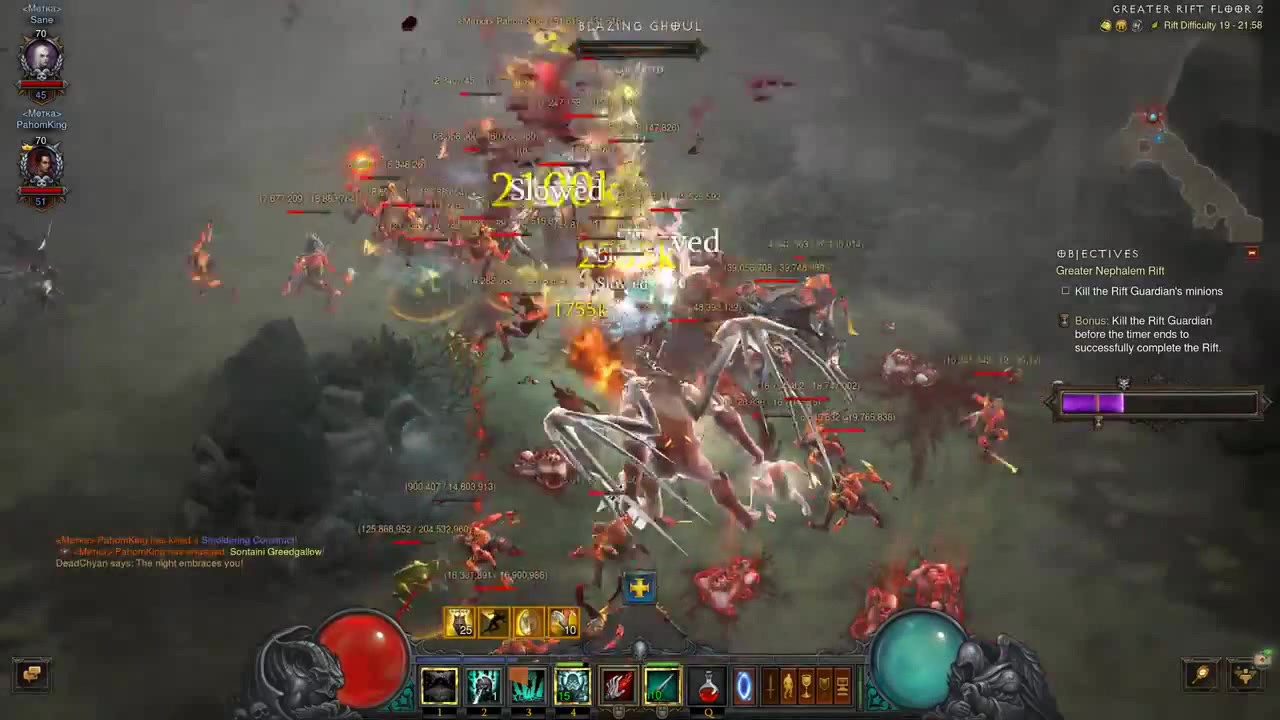
Task: Check the Kill the Rift Guardian's minions box
Action: pyautogui.click(x=1065, y=291)
